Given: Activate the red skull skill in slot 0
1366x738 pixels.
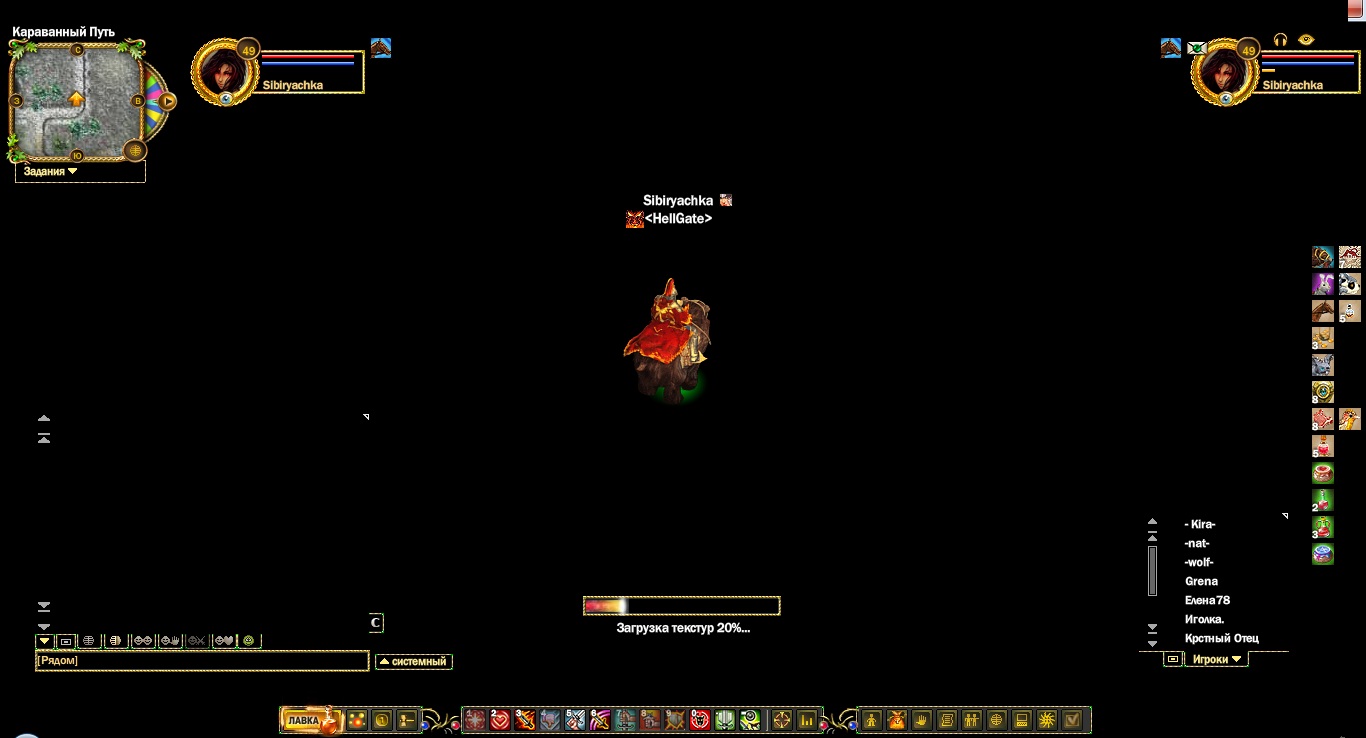Looking at the screenshot, I should tap(700, 720).
